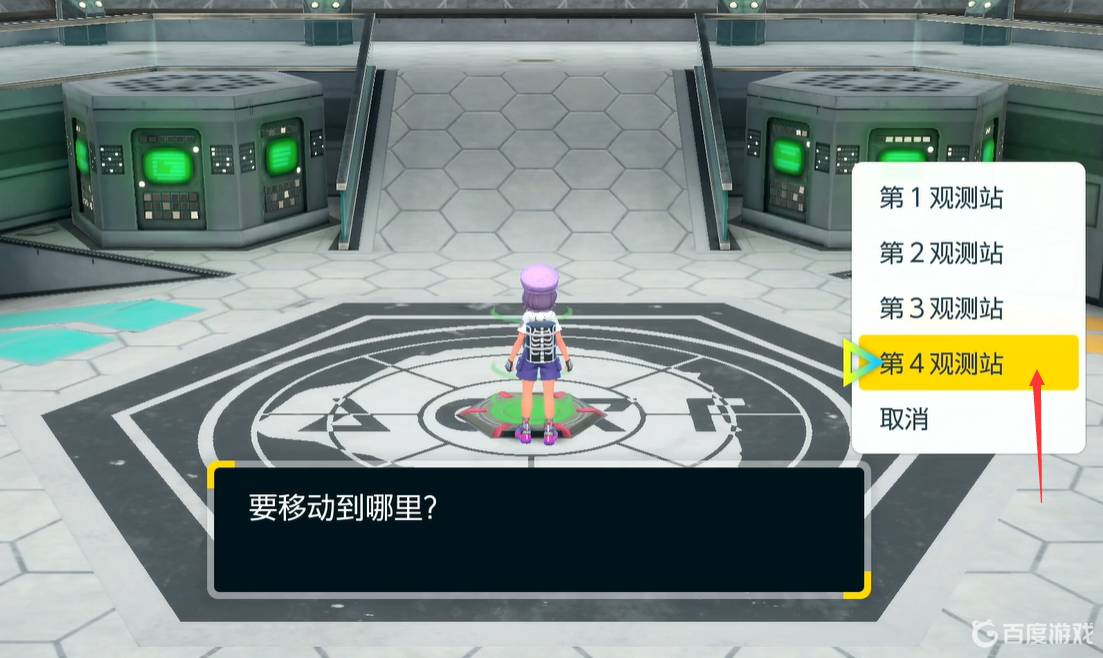Travel to 第 4 观测站

pyautogui.click(x=941, y=363)
